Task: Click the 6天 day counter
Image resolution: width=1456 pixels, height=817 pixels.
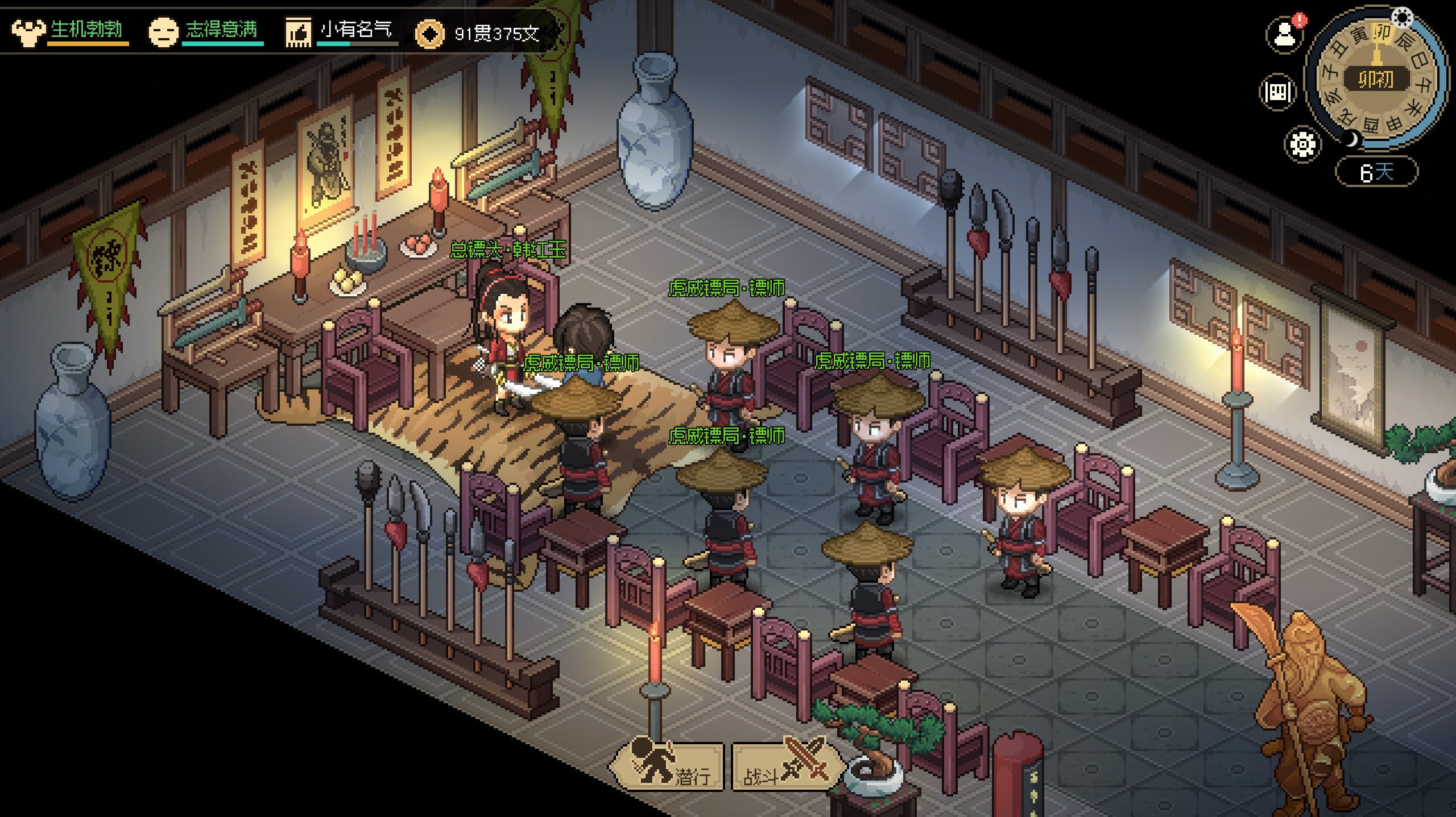Action: coord(1376,172)
